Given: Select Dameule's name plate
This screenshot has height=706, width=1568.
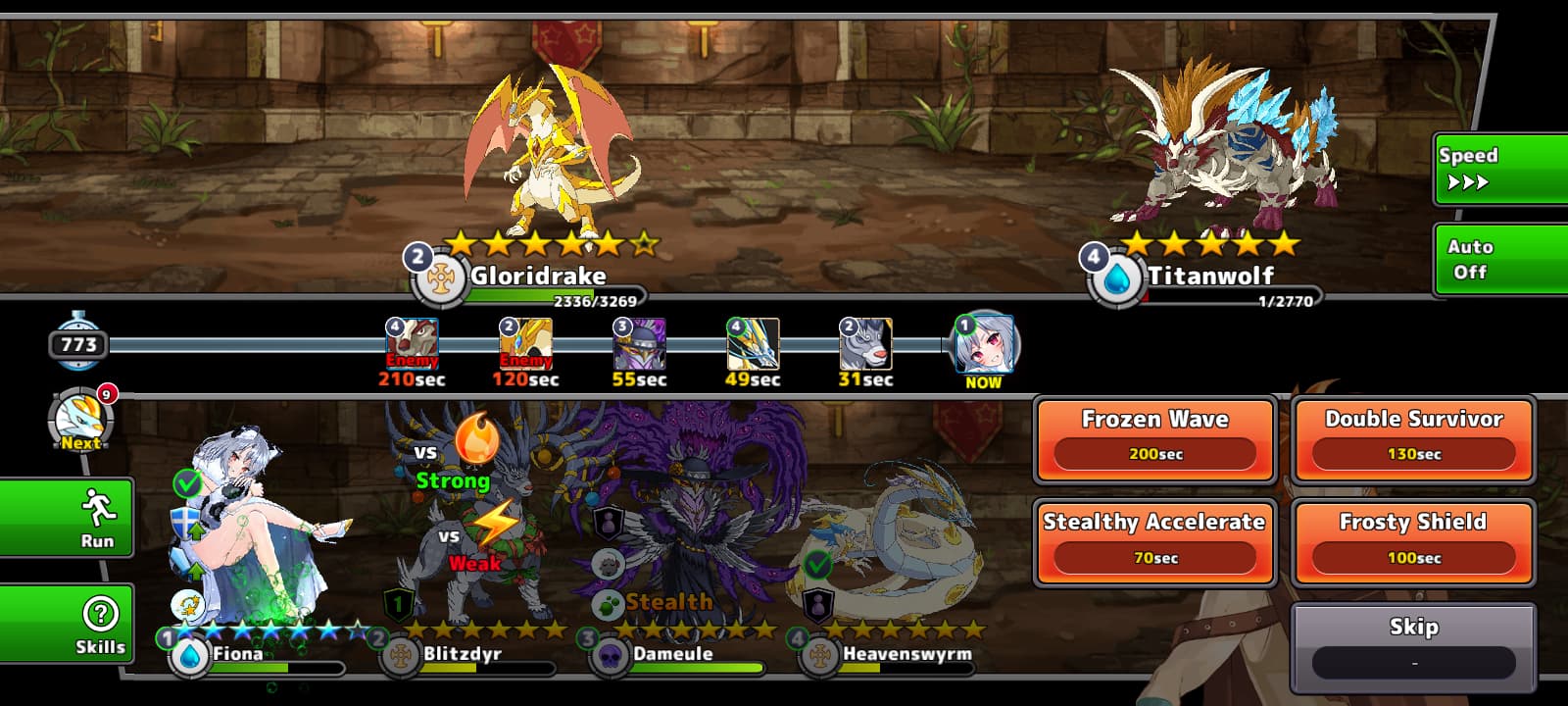Looking at the screenshot, I should 672,654.
